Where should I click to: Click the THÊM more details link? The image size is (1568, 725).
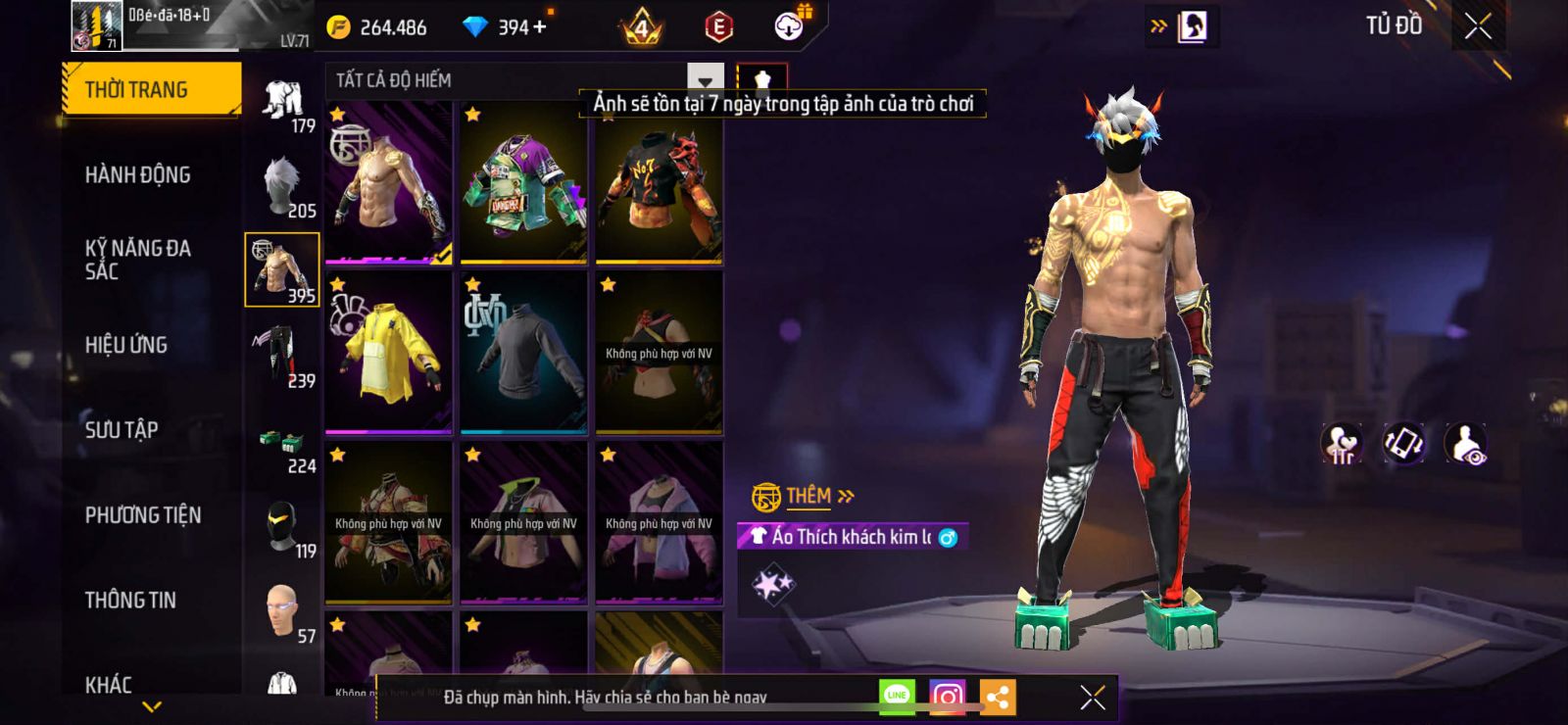pyautogui.click(x=819, y=497)
